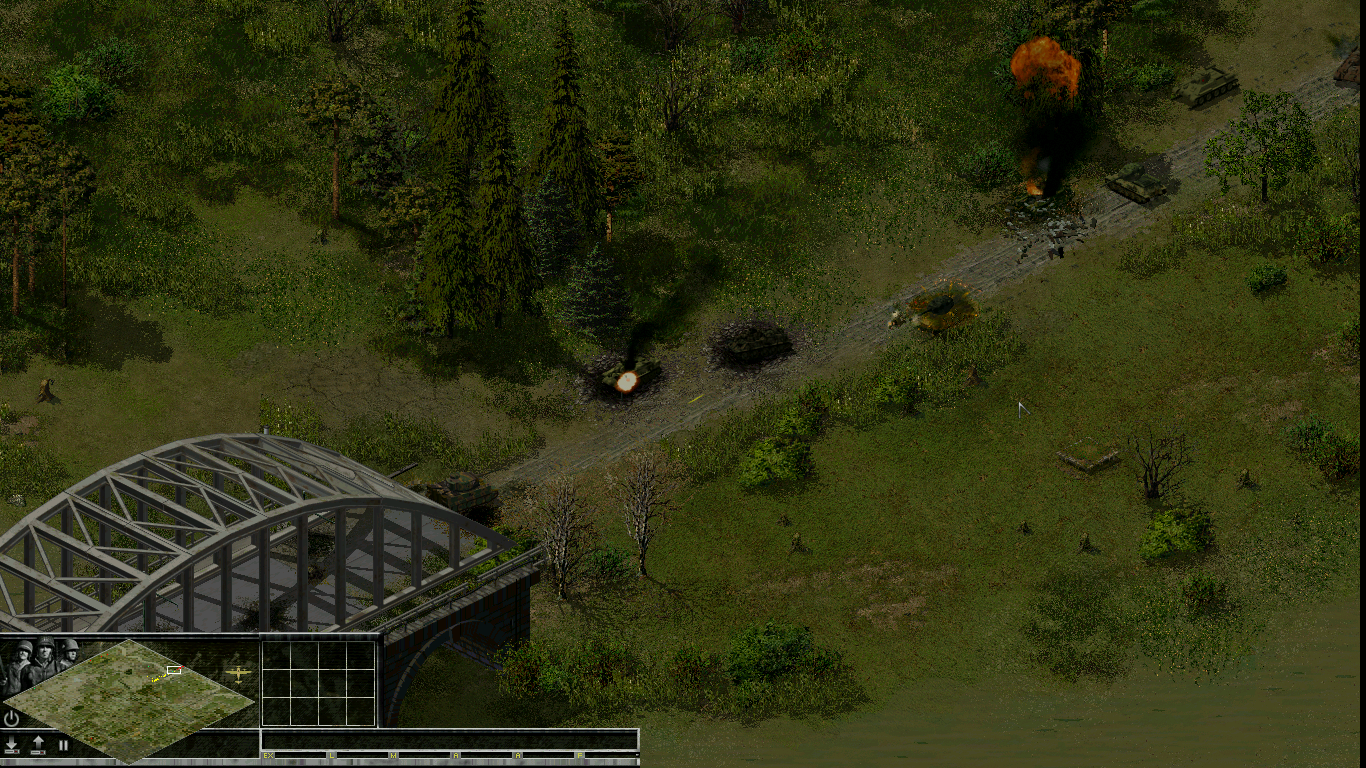This screenshot has width=1366, height=768.
Task: Select the EX marker on the bottom bar
Action: tap(268, 755)
